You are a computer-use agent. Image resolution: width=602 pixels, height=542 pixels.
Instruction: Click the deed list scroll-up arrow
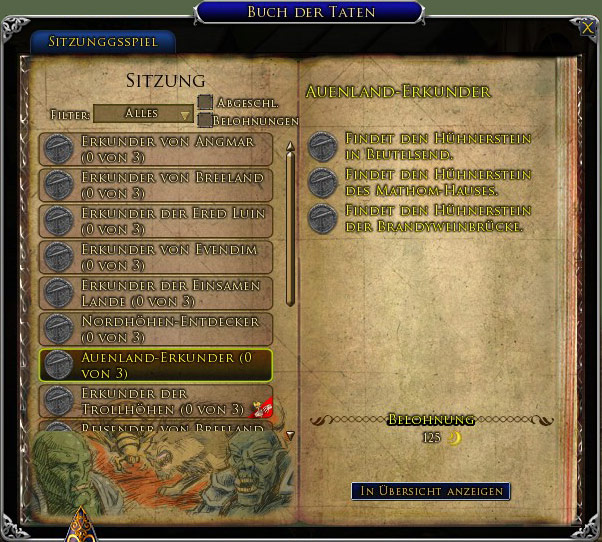pyautogui.click(x=290, y=147)
